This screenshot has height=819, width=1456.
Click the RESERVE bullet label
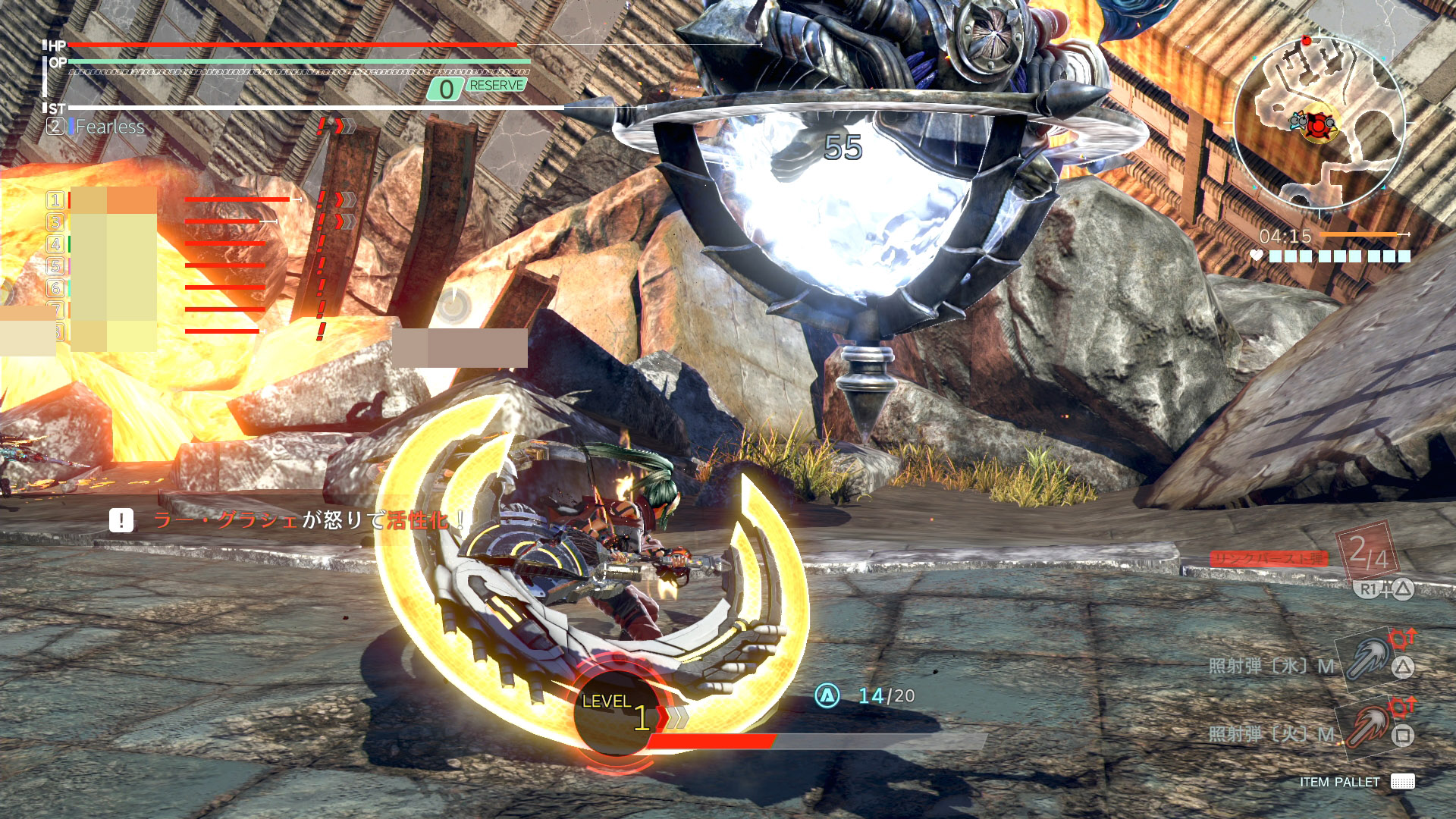tap(496, 86)
